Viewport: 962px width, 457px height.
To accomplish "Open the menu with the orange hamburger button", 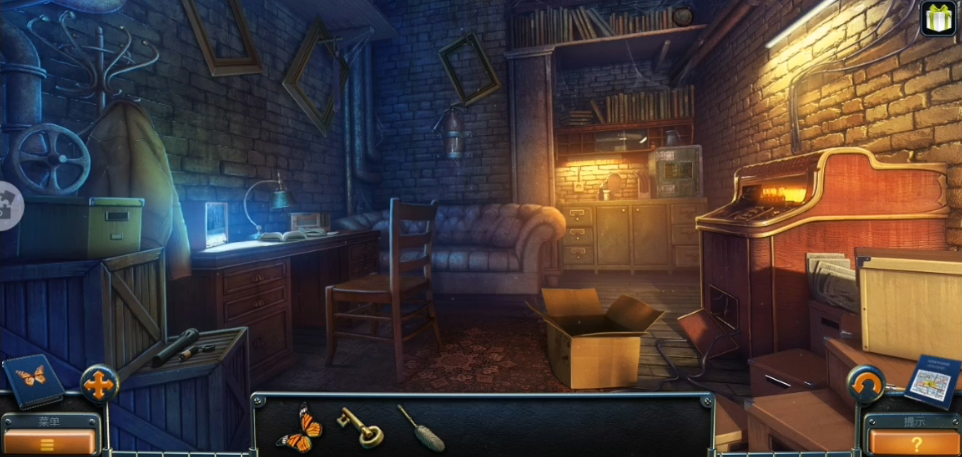I will pyautogui.click(x=48, y=441).
